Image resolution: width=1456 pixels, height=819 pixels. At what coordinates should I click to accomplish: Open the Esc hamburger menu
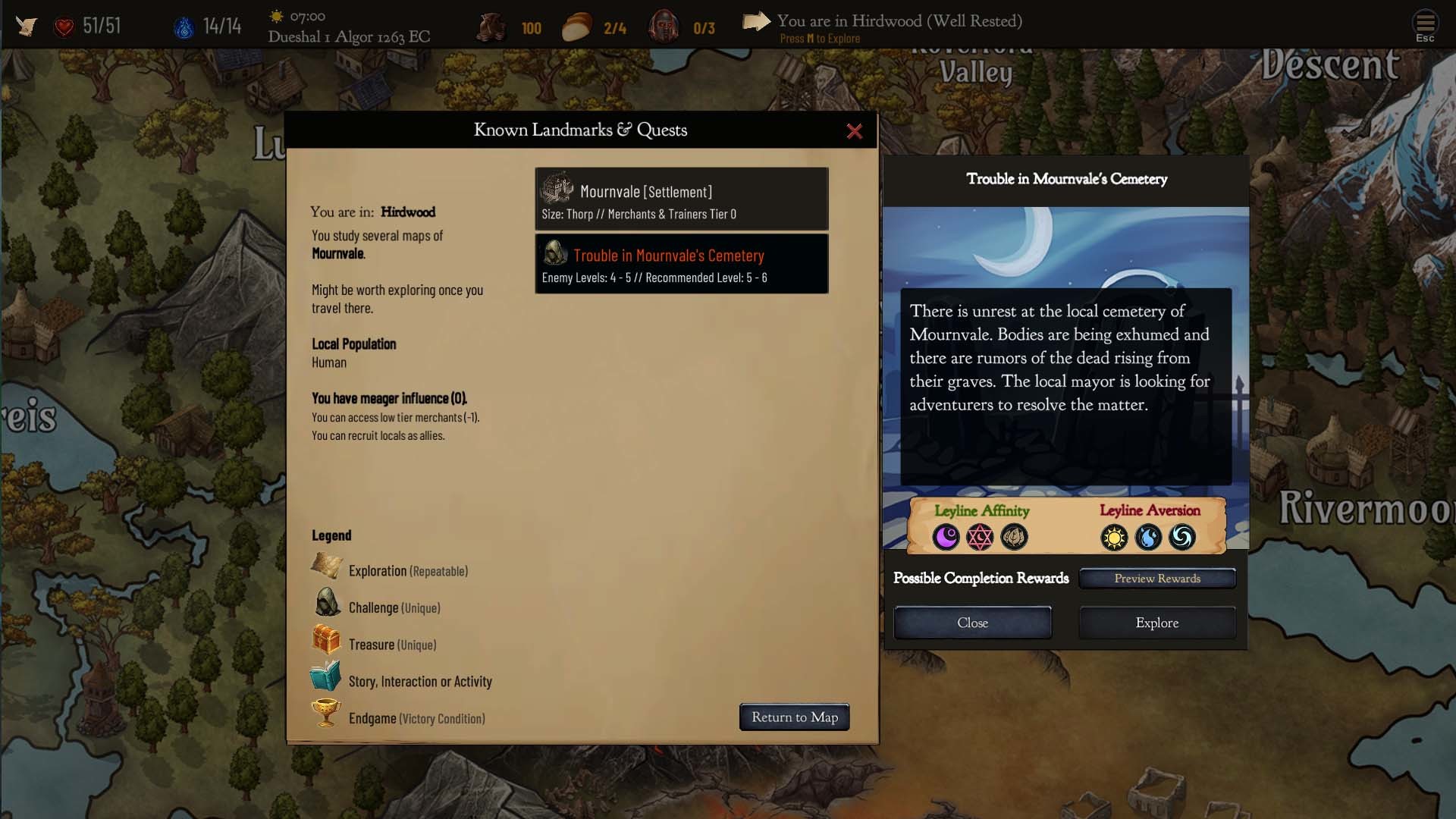point(1425,25)
